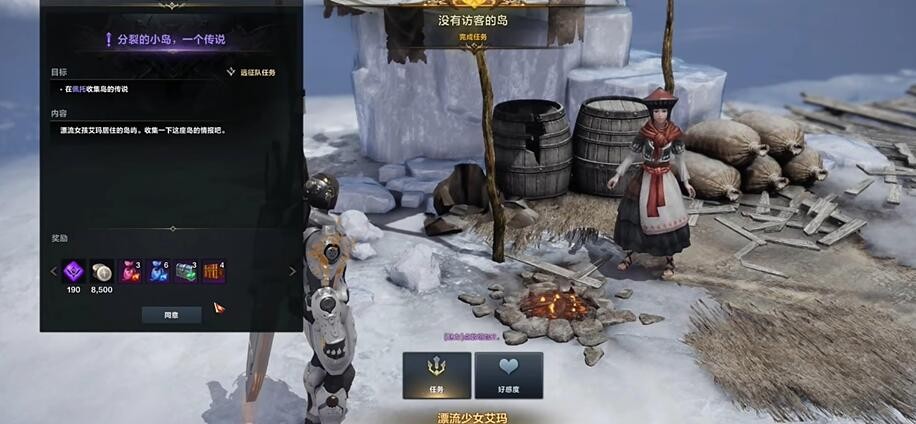Select the blue pouch reward icon
Screen dimensions: 916x424
click(x=158, y=271)
